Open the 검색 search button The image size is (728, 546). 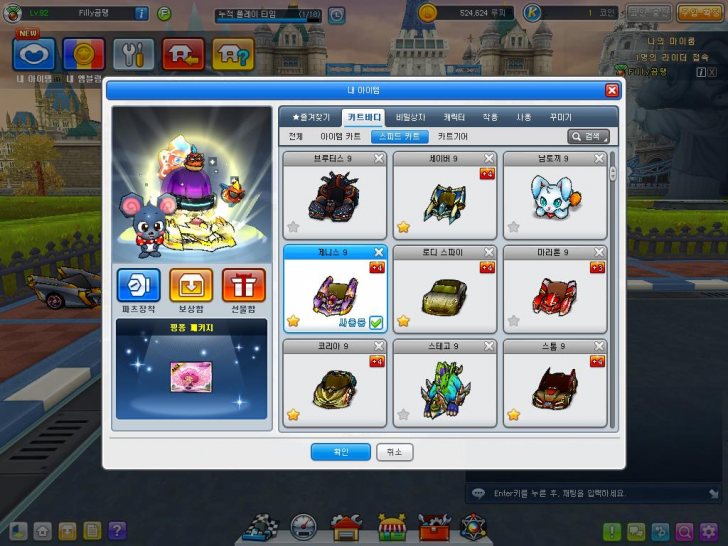589,136
